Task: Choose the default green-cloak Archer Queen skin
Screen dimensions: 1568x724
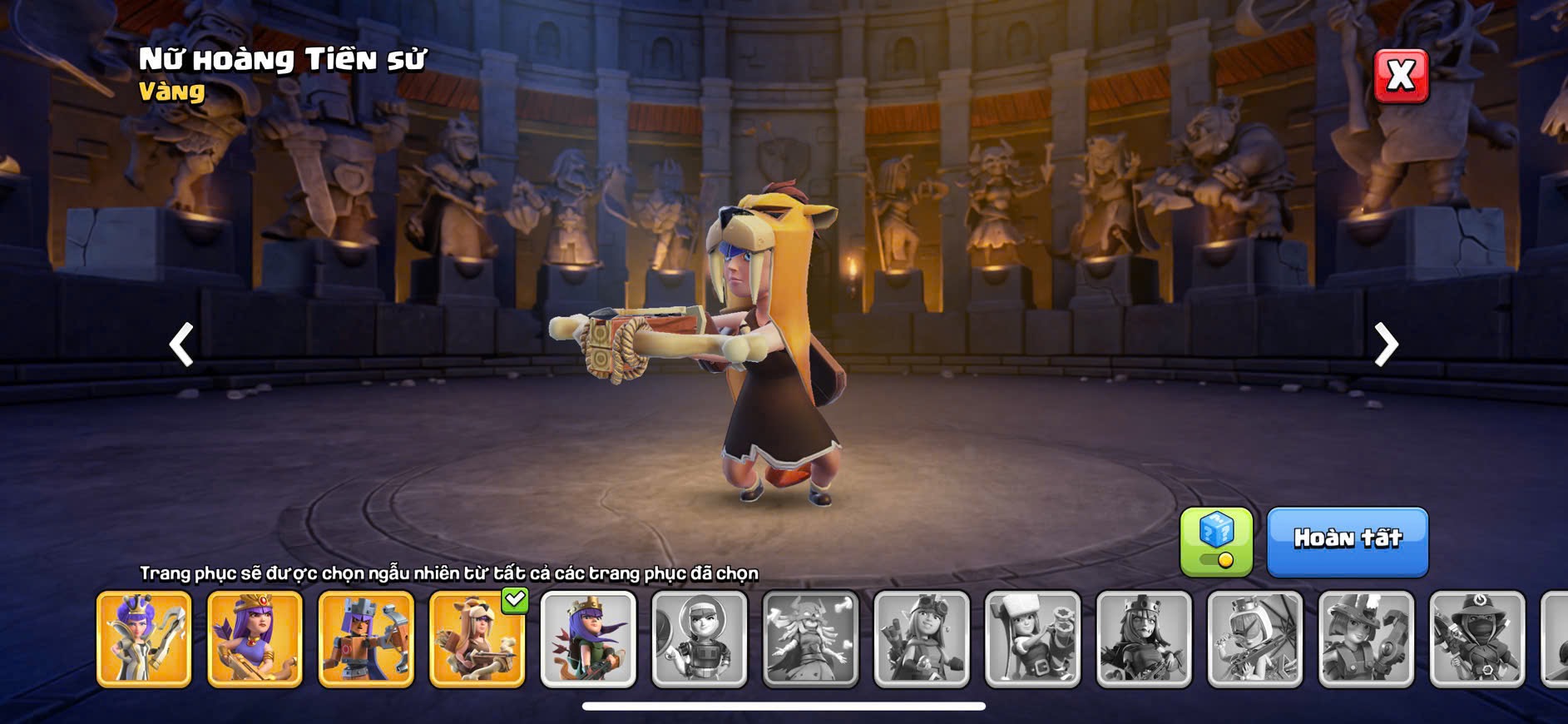Action: 588,639
